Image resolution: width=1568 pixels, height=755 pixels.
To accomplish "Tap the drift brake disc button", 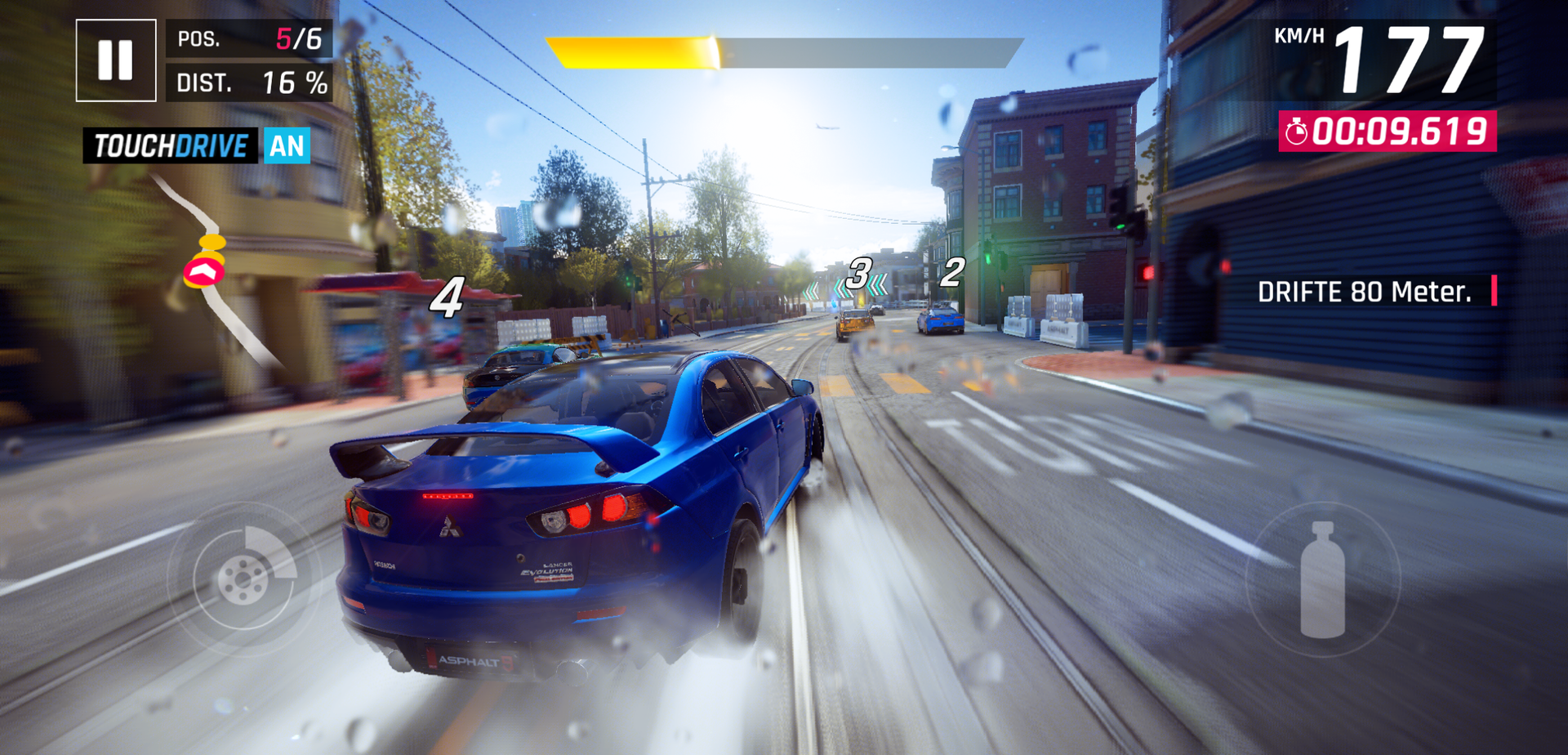I will [244, 578].
